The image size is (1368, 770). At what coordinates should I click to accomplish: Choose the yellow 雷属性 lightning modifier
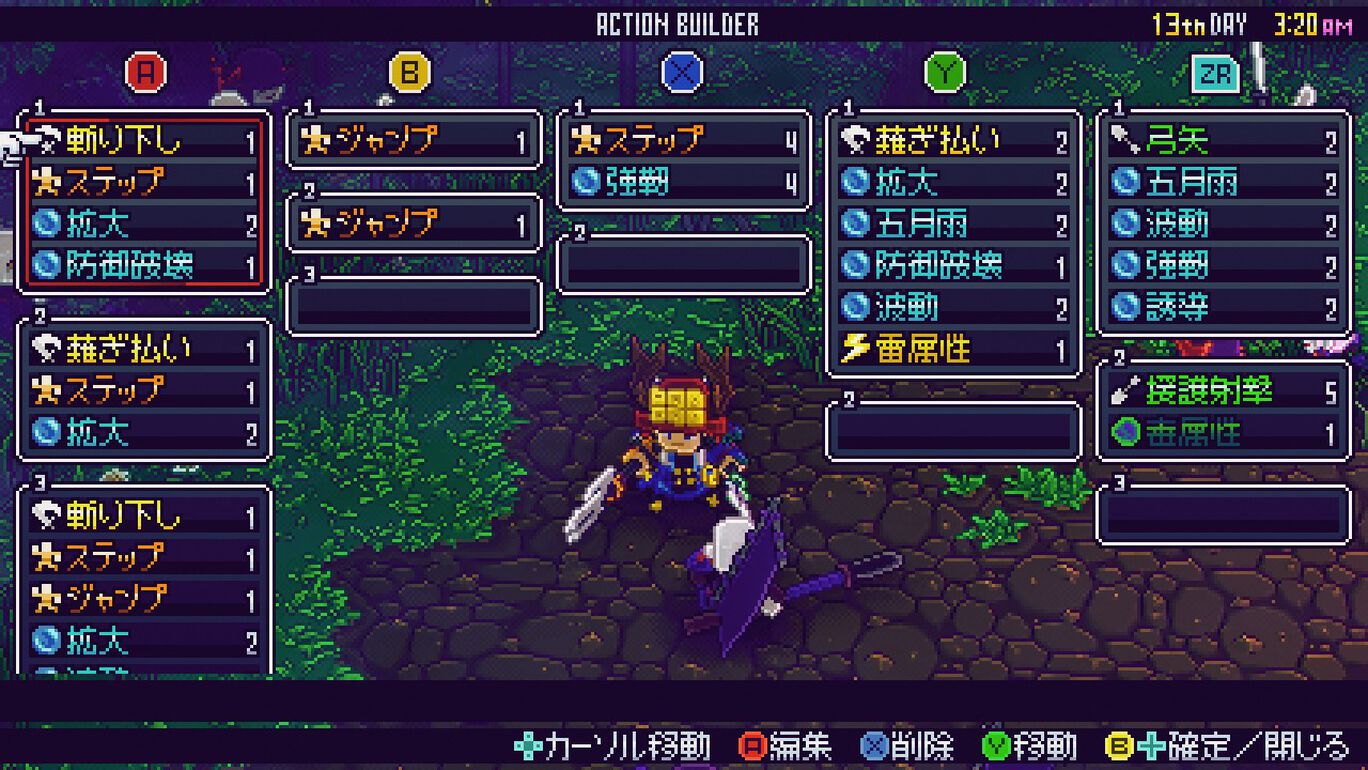pos(954,349)
